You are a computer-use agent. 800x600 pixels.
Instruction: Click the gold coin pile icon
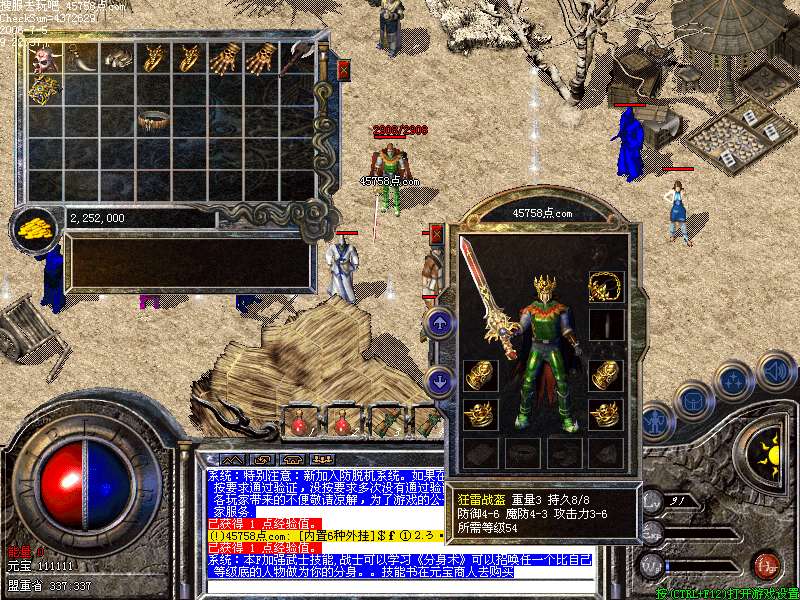click(37, 228)
